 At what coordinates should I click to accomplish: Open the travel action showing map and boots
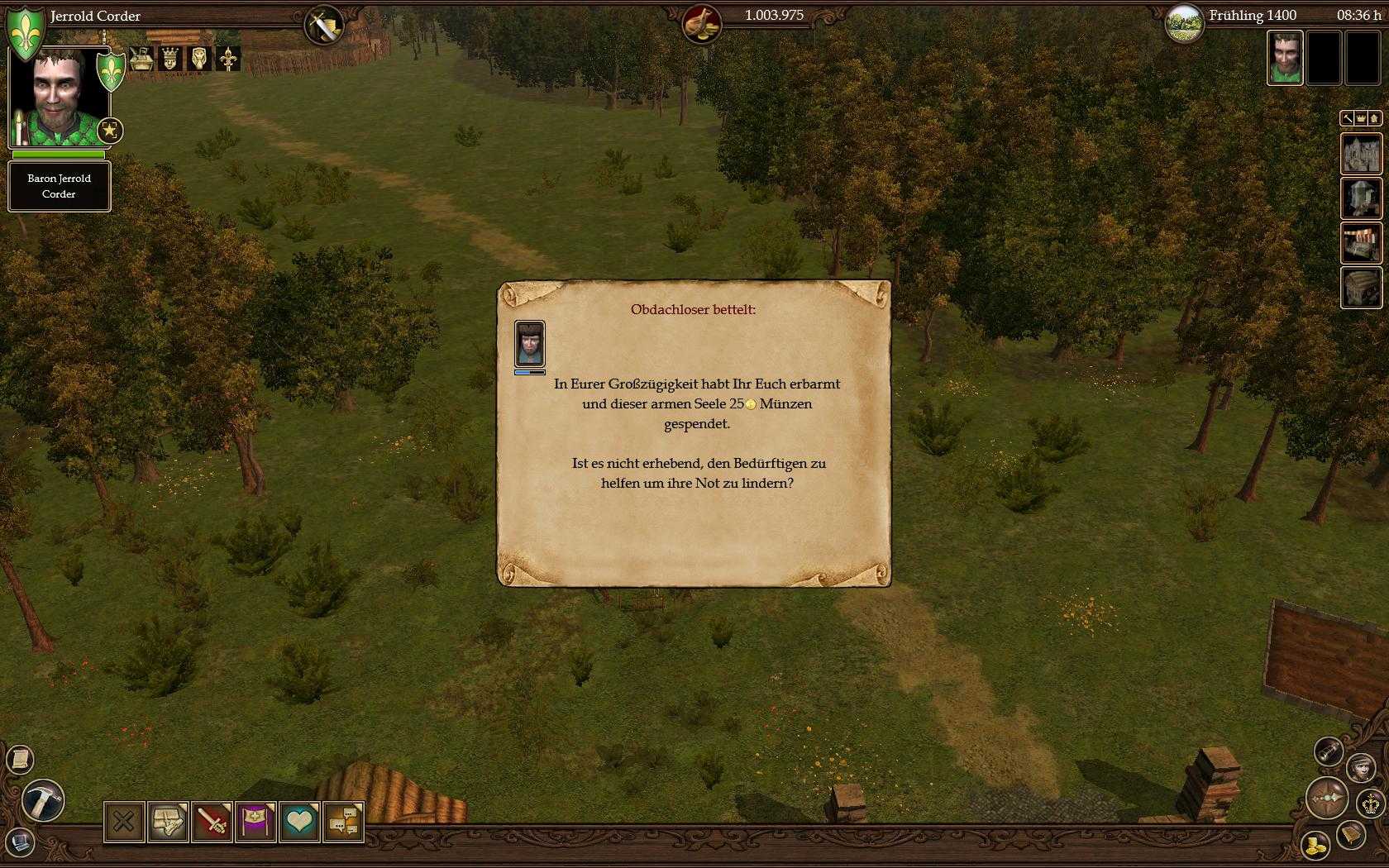pyautogui.click(x=168, y=821)
